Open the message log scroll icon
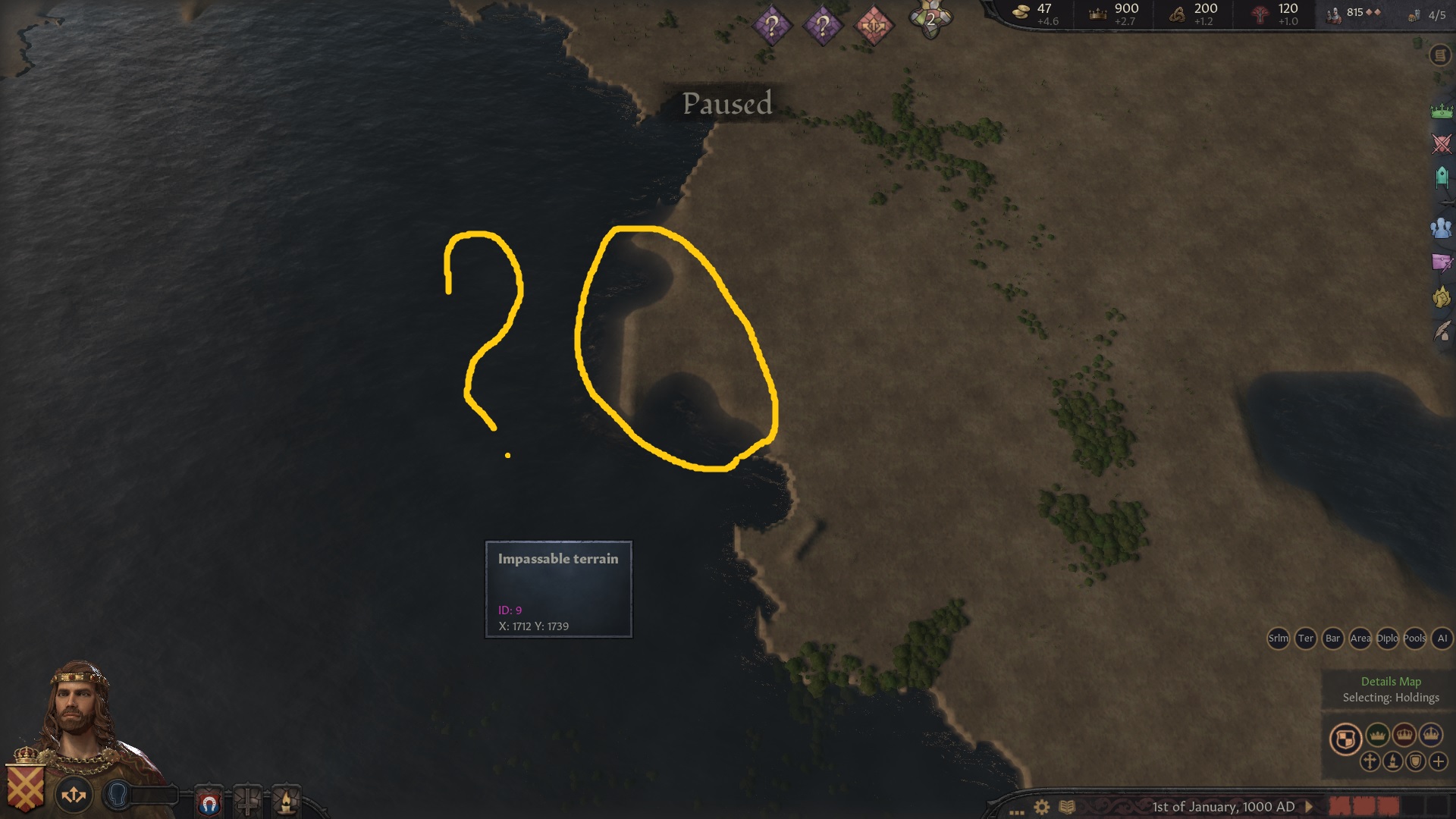1456x819 pixels. [x=1439, y=55]
